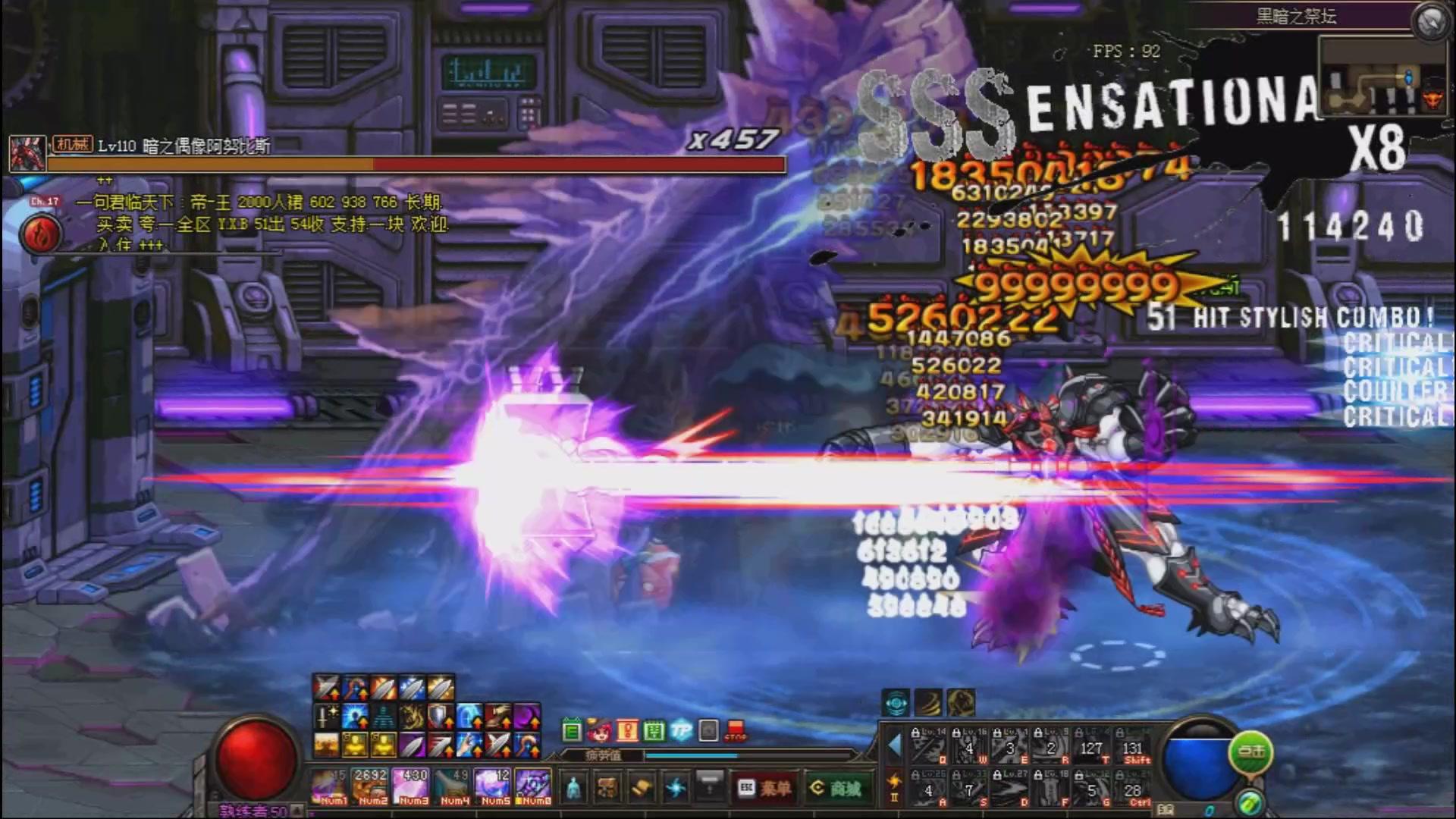The width and height of the screenshot is (1456, 819).
Task: Click the green 点击 round button
Action: (1250, 752)
